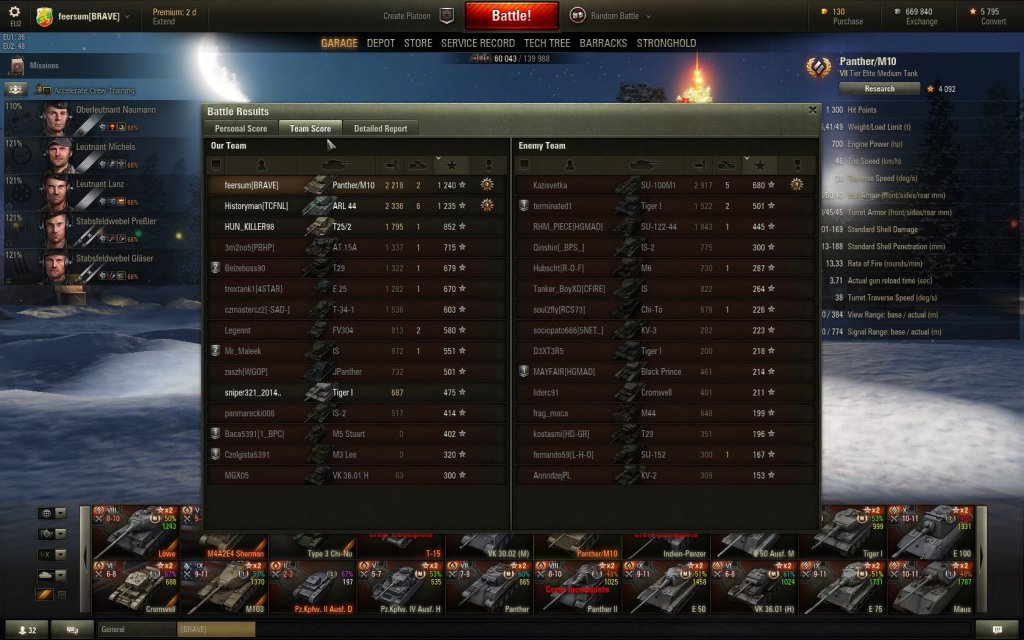
Task: Close the Battle Results window
Action: [812, 111]
